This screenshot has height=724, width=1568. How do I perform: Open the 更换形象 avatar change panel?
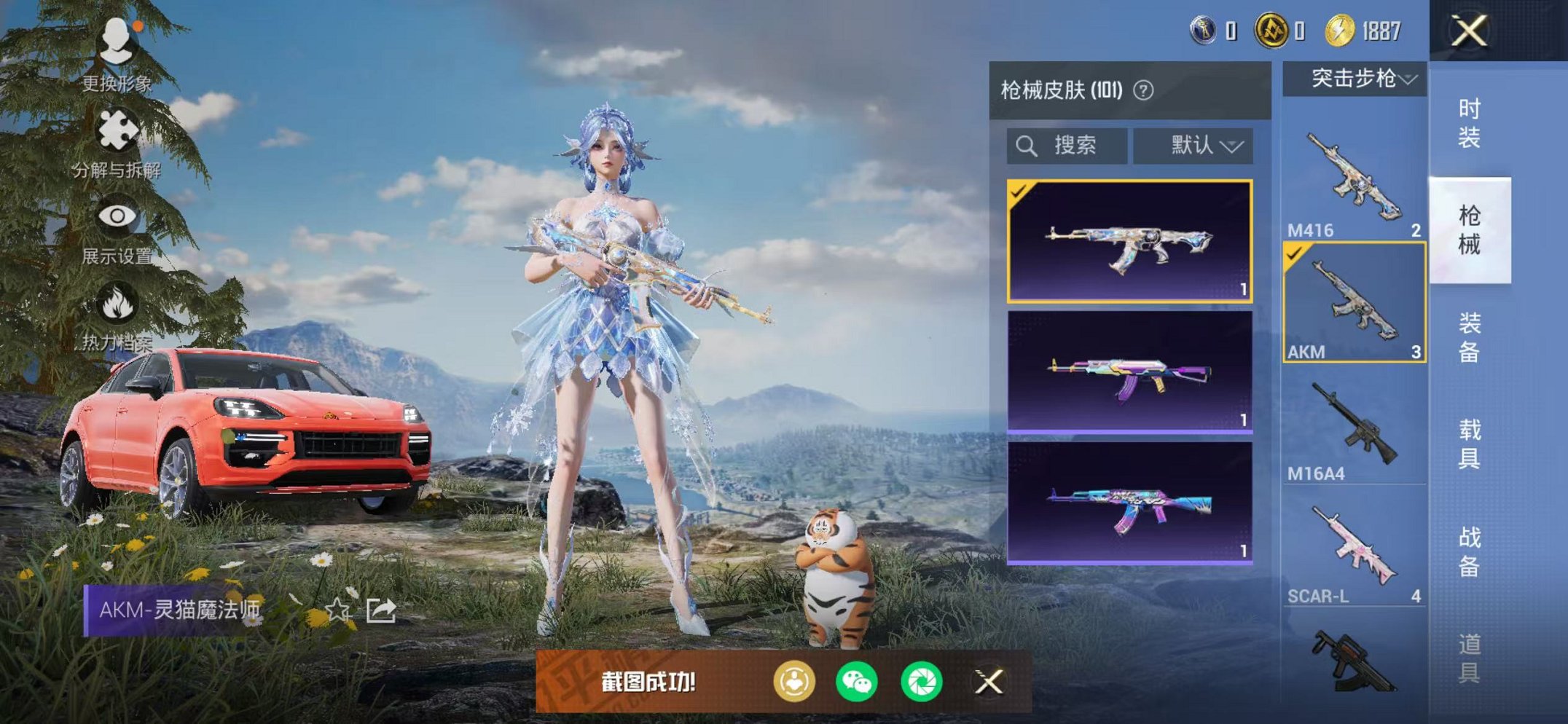click(117, 40)
